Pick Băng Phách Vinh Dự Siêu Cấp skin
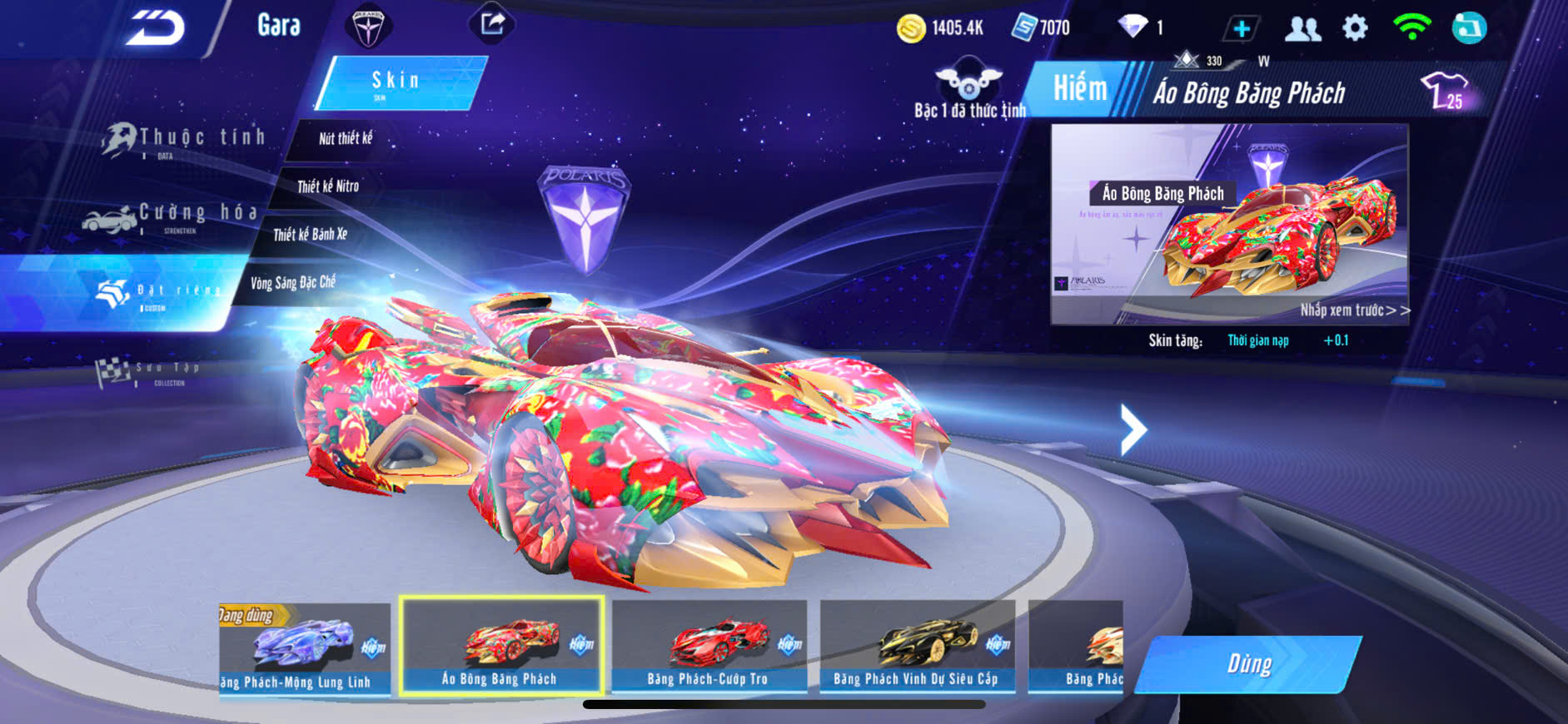1568x724 pixels. (x=917, y=647)
